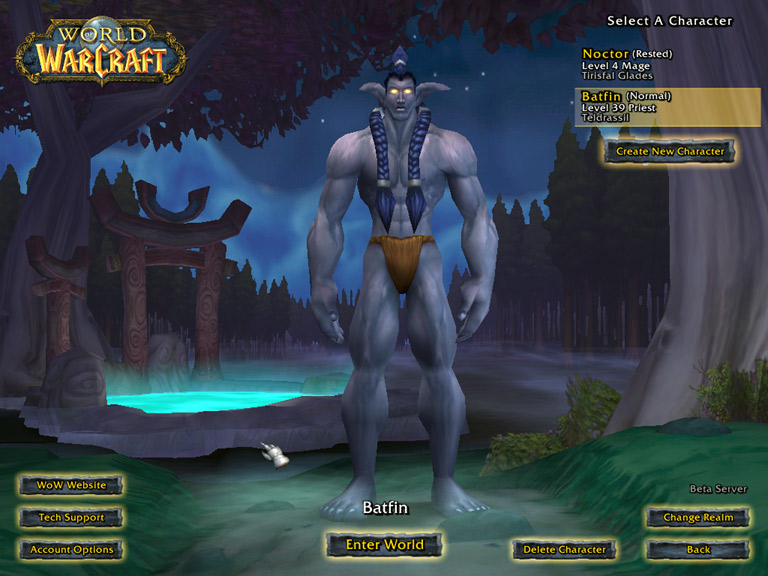This screenshot has height=576, width=768.
Task: Open the WoW Website link
Action: point(71,485)
